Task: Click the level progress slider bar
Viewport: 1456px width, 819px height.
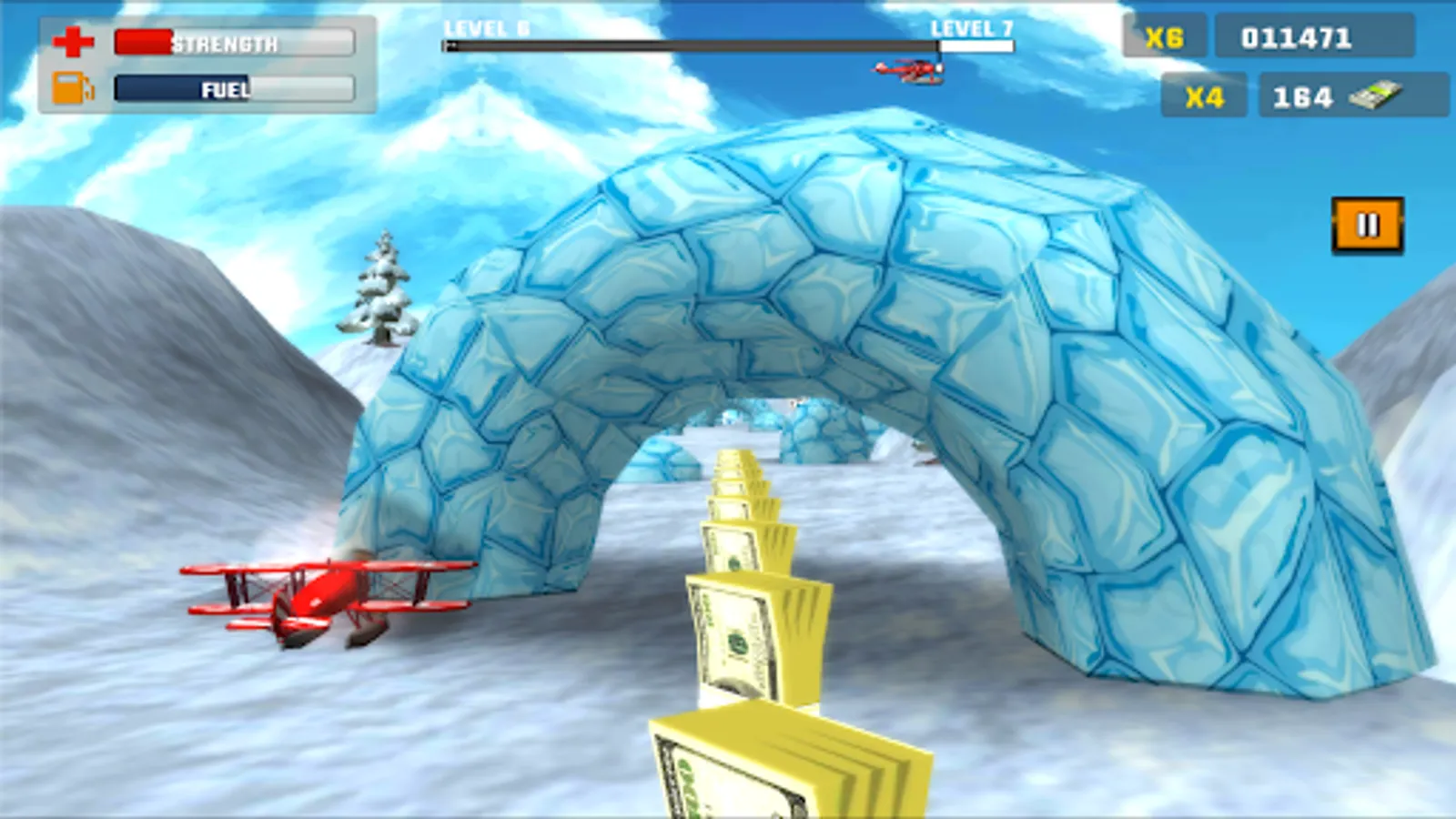Action: (x=728, y=45)
